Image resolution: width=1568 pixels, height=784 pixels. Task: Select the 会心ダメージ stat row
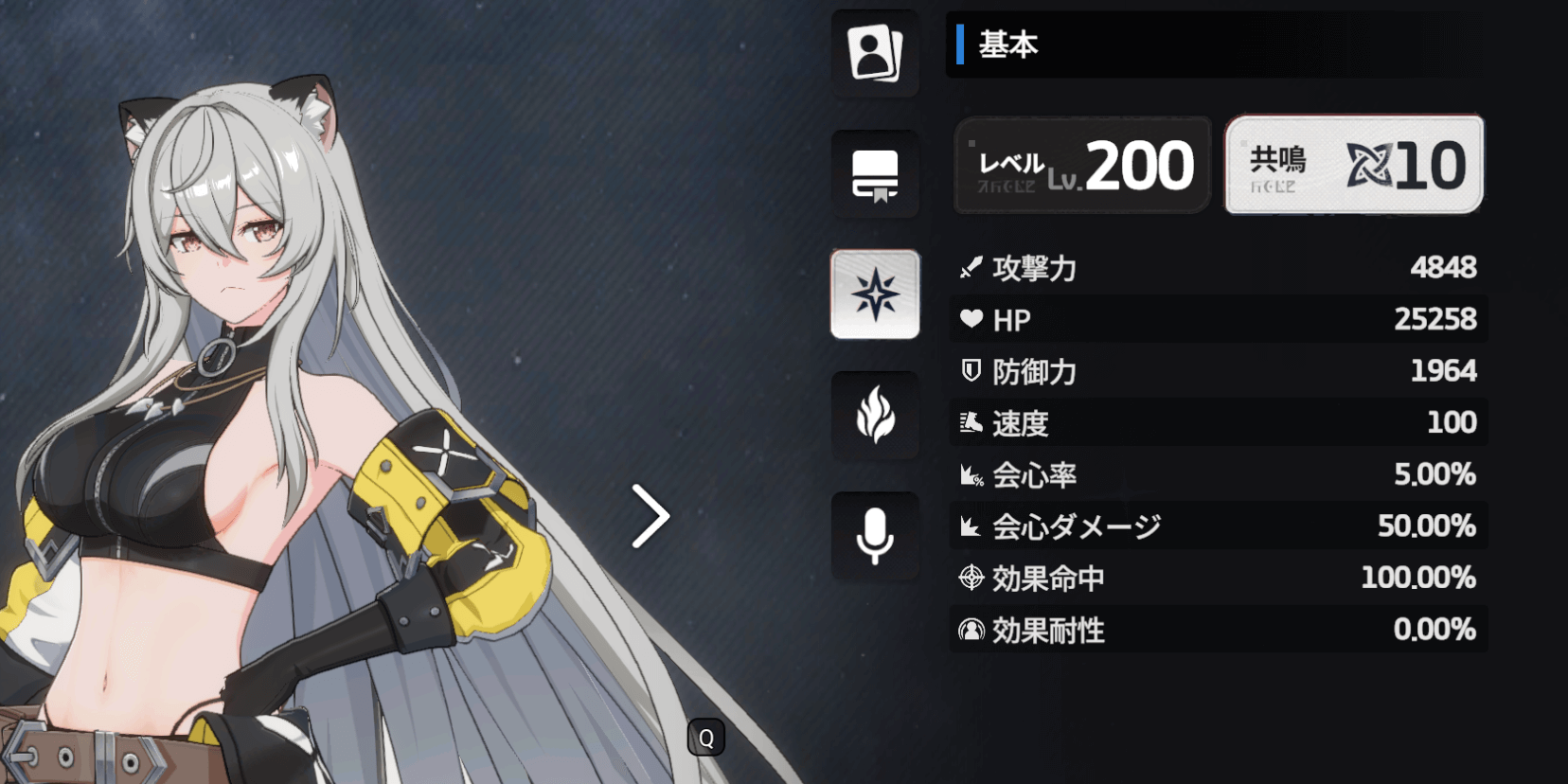coord(1217,526)
